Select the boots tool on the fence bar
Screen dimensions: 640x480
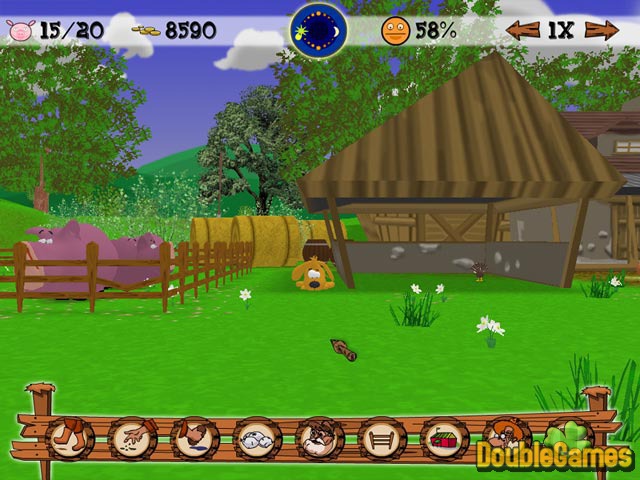tap(70, 437)
